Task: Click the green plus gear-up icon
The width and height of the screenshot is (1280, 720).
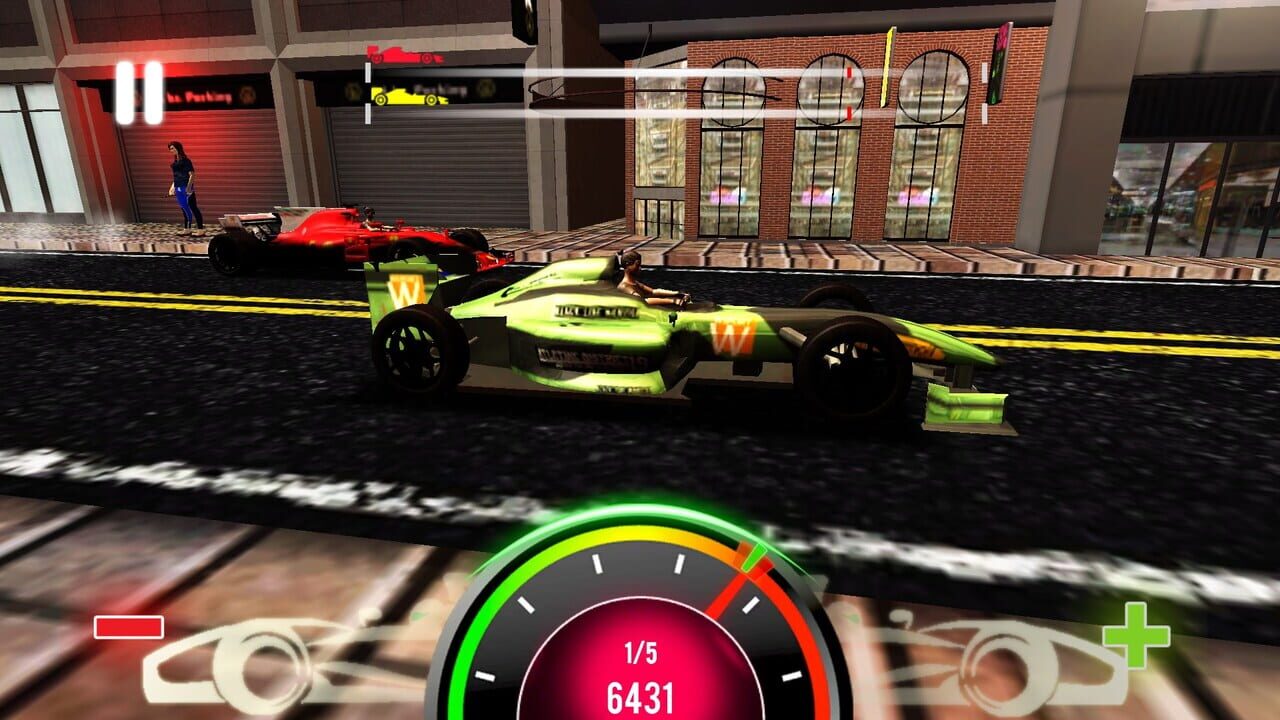Action: (x=1135, y=635)
